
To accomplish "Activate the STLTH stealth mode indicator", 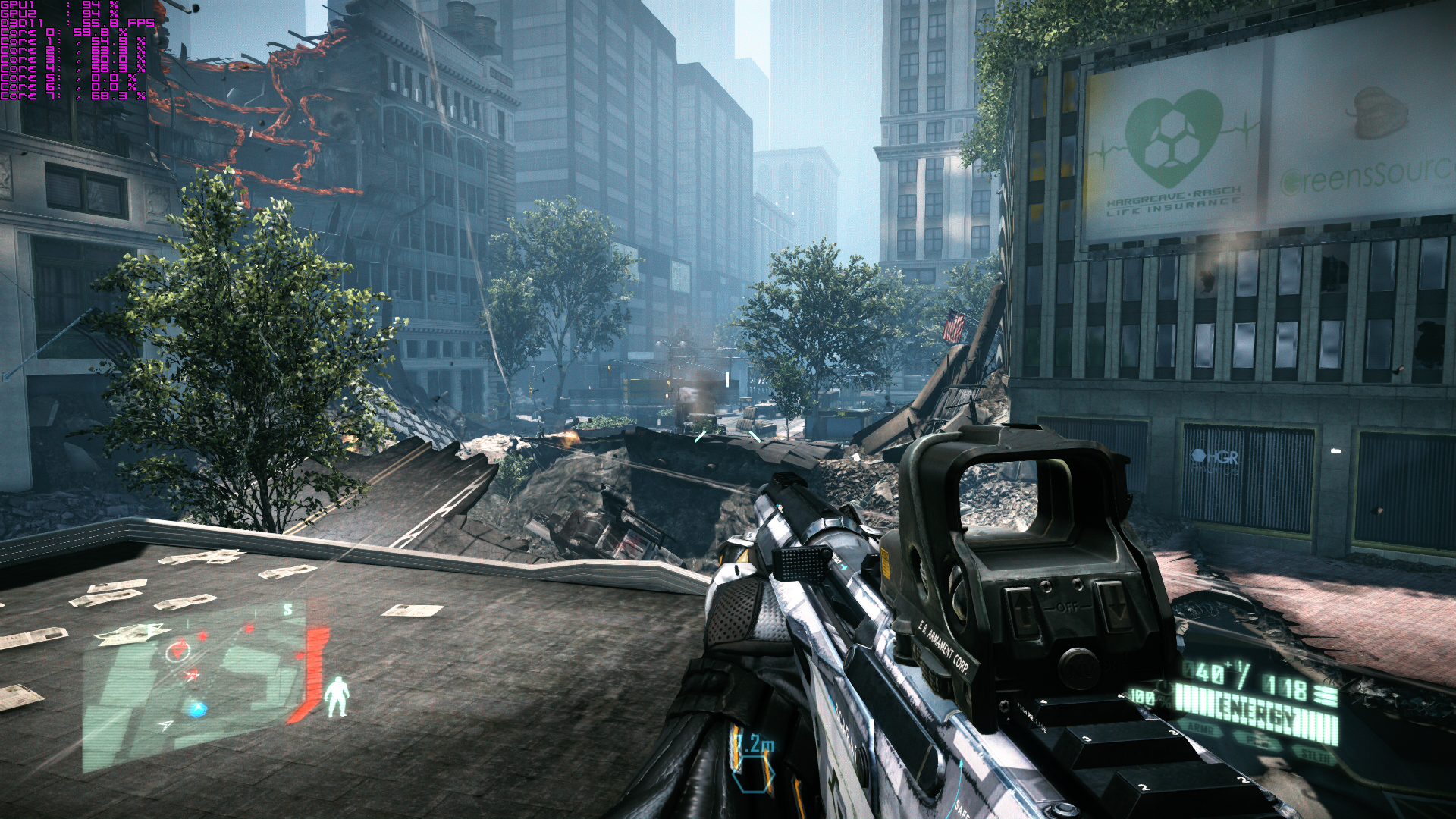I will click(1315, 755).
